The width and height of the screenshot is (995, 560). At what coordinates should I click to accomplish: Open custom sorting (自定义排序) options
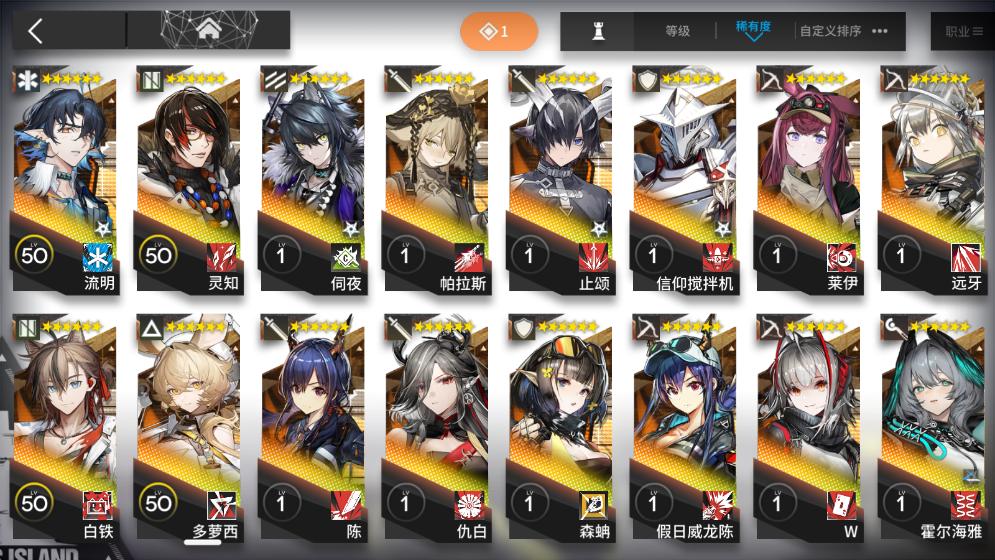843,31
